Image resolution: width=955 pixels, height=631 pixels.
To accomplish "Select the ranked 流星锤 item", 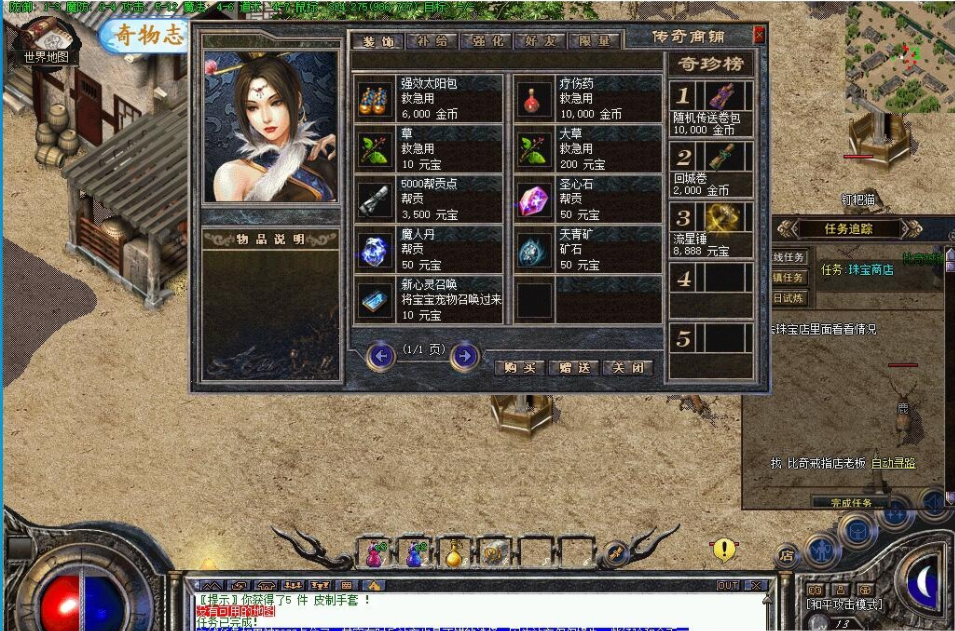I will coord(711,230).
